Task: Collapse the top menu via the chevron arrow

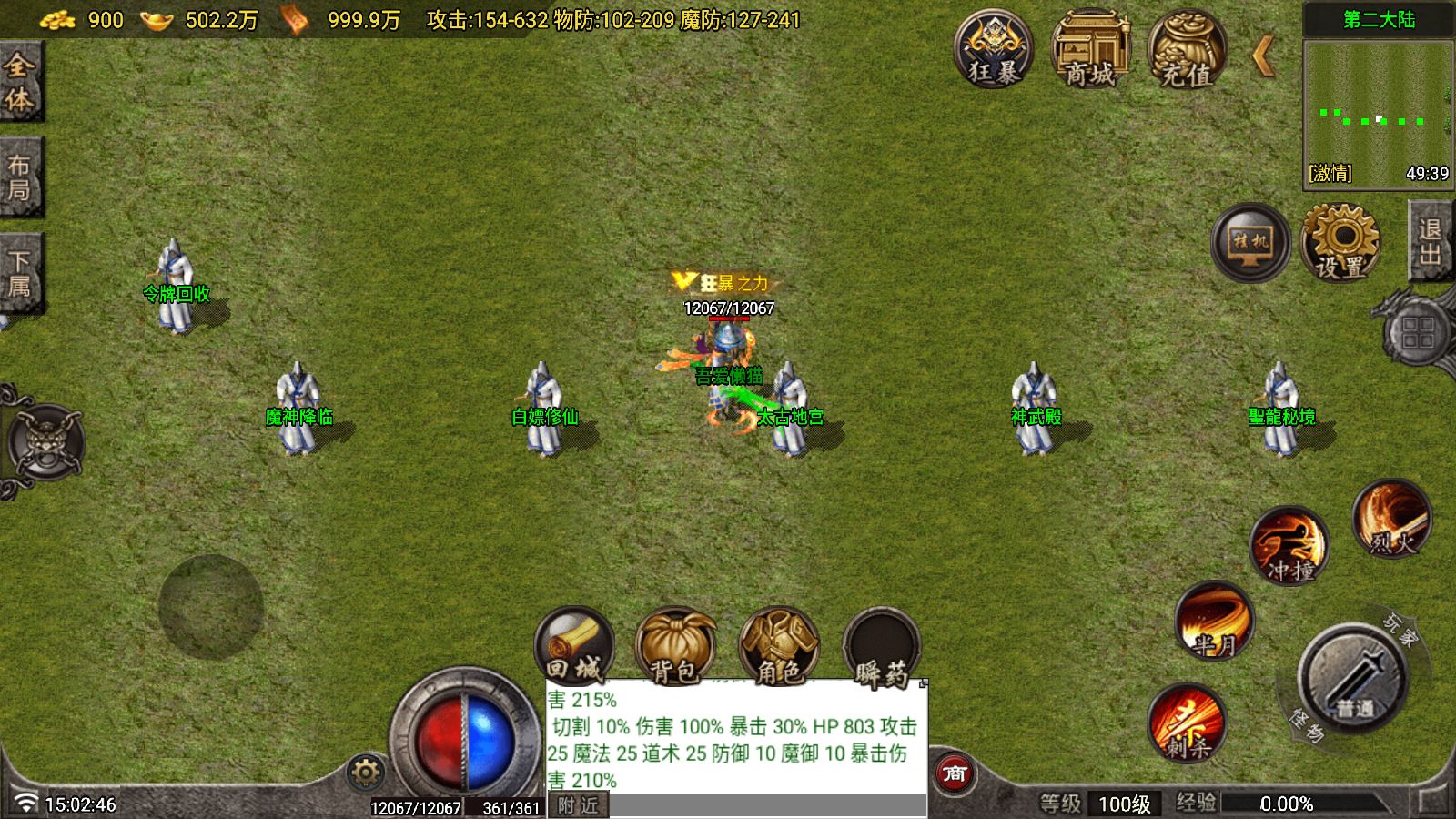Action: pyautogui.click(x=1265, y=55)
